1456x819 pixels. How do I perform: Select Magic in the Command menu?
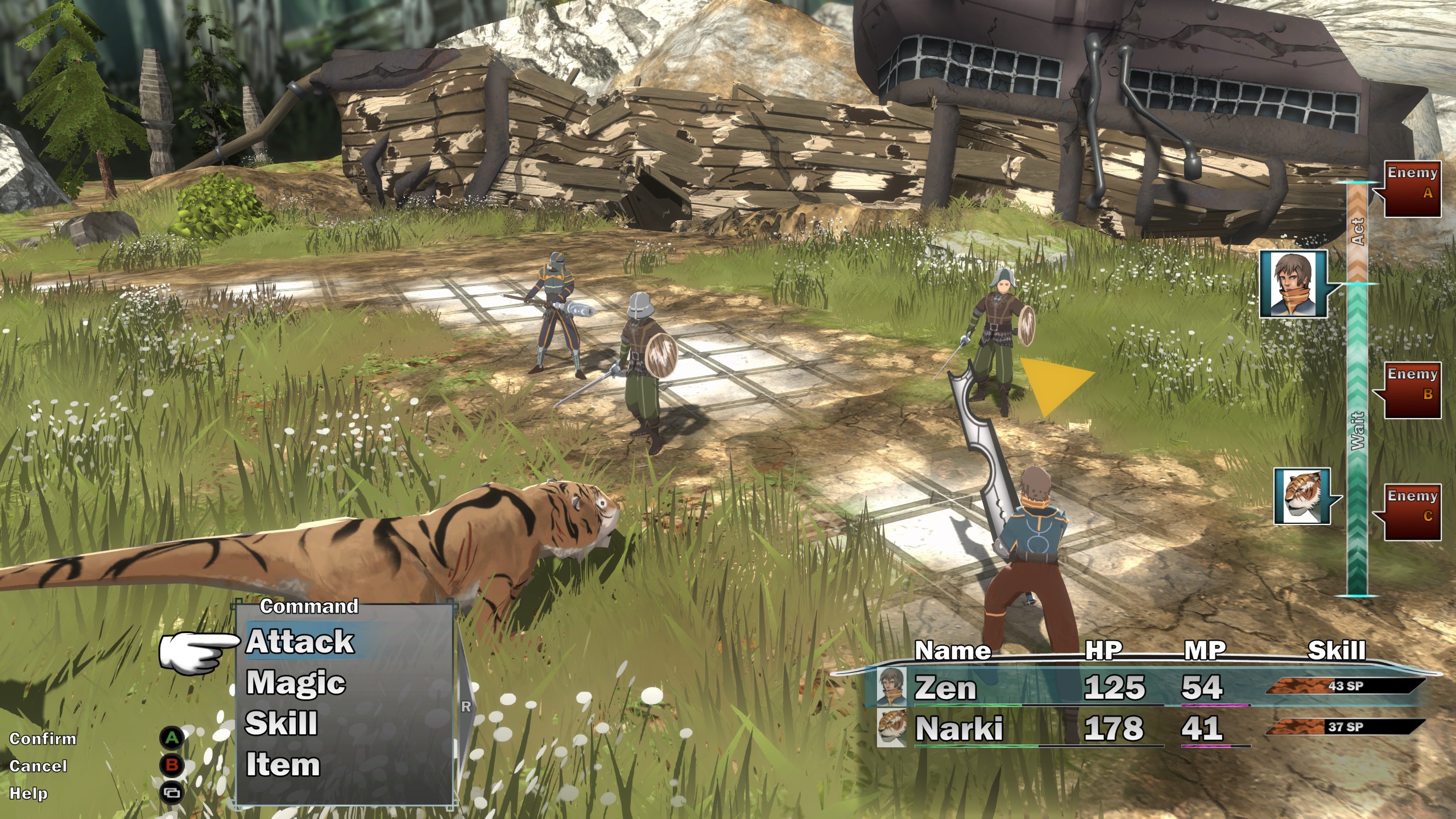[296, 682]
